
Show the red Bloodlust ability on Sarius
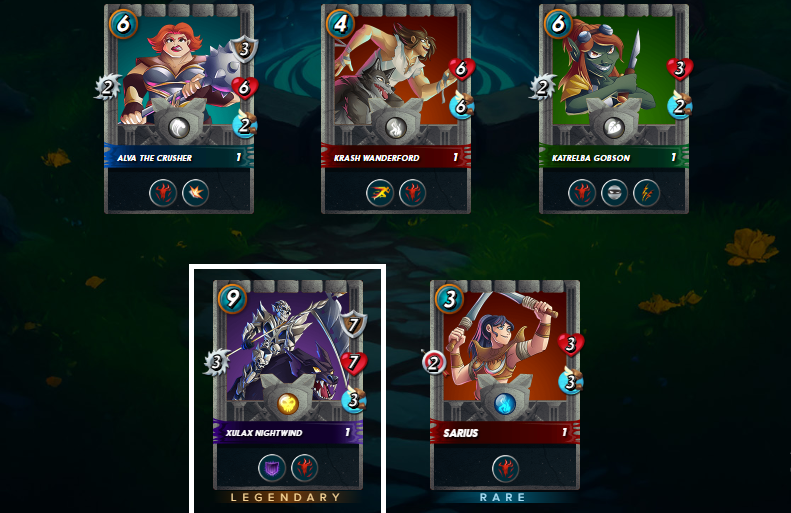(x=505, y=467)
